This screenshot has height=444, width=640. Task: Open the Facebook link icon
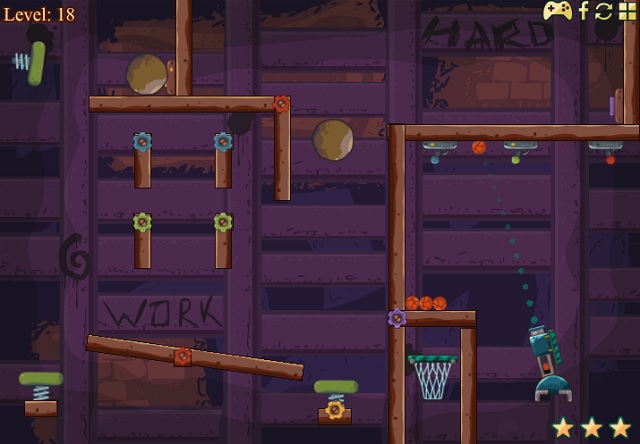pos(584,11)
